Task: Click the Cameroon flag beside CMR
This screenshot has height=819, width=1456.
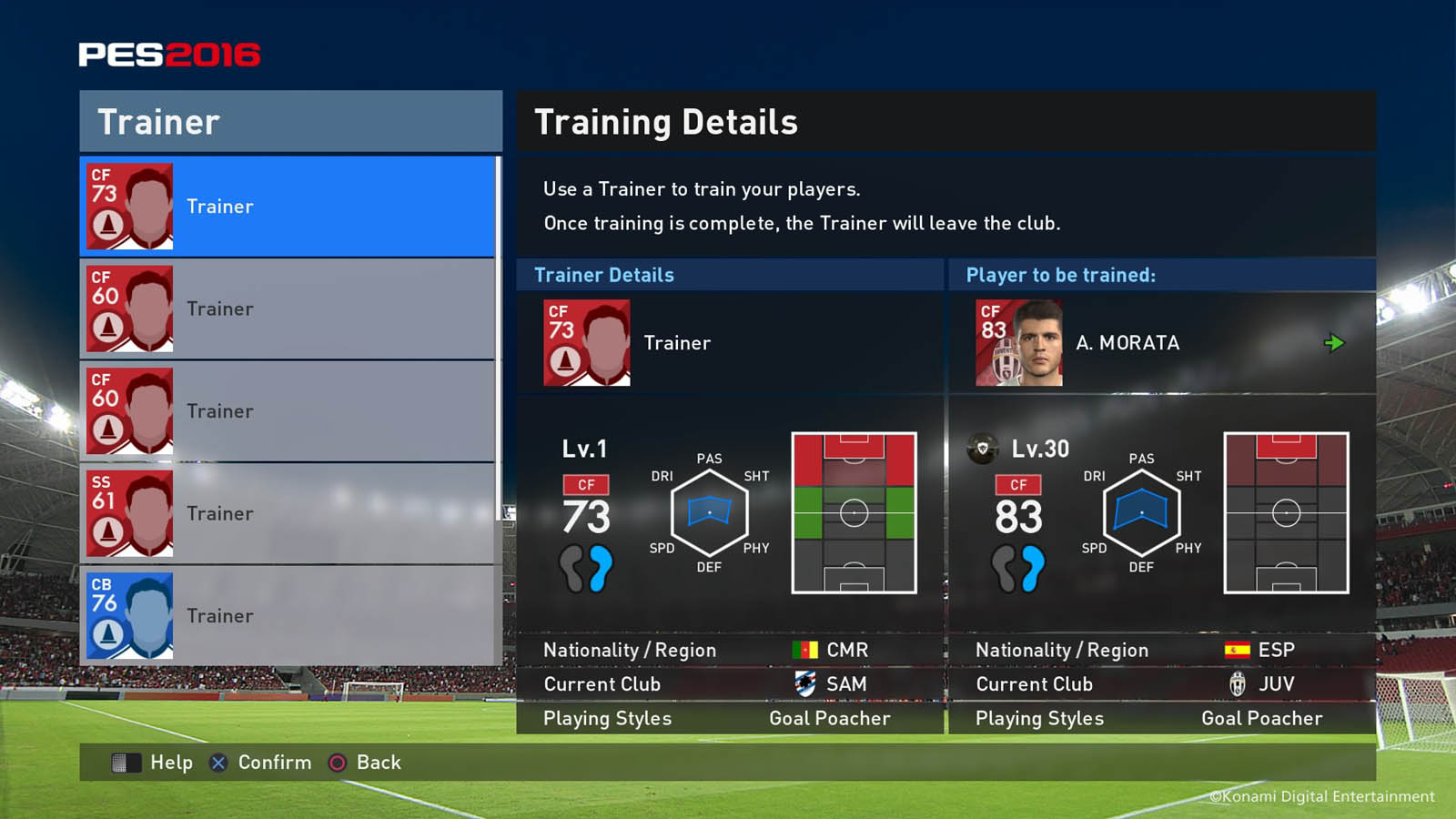Action: [x=804, y=649]
